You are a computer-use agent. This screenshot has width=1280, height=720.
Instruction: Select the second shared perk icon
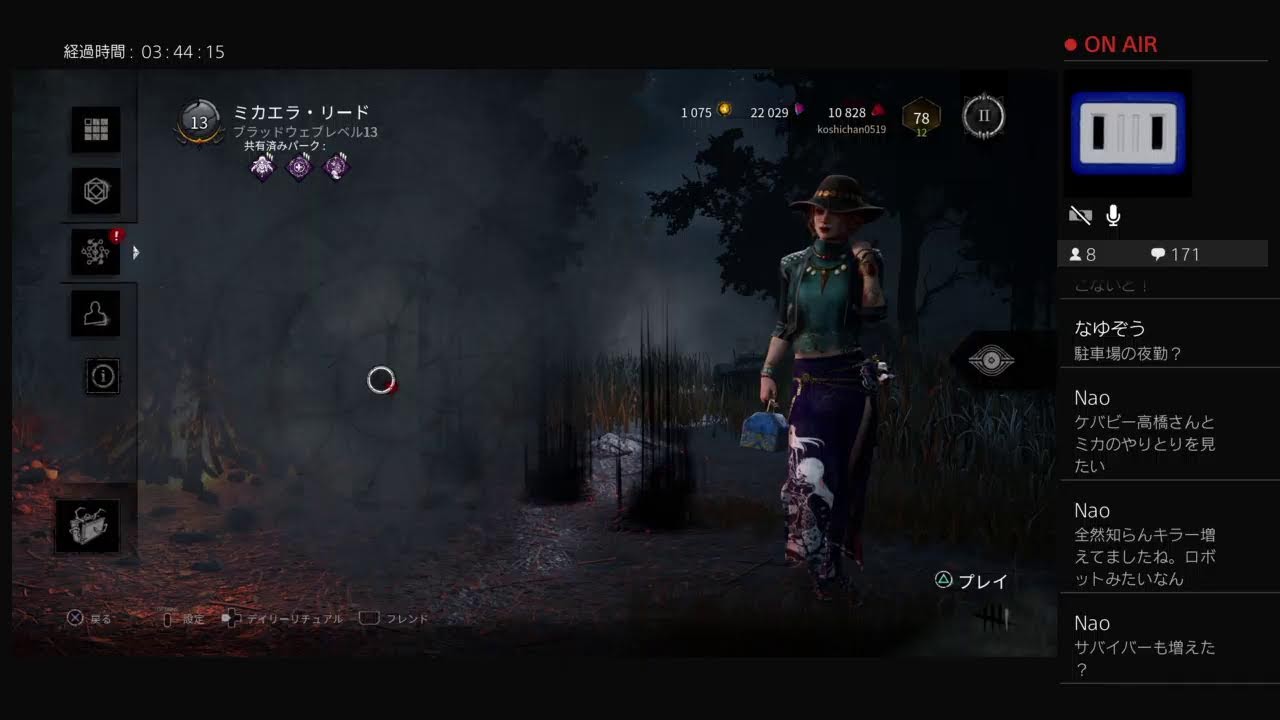tap(299, 167)
